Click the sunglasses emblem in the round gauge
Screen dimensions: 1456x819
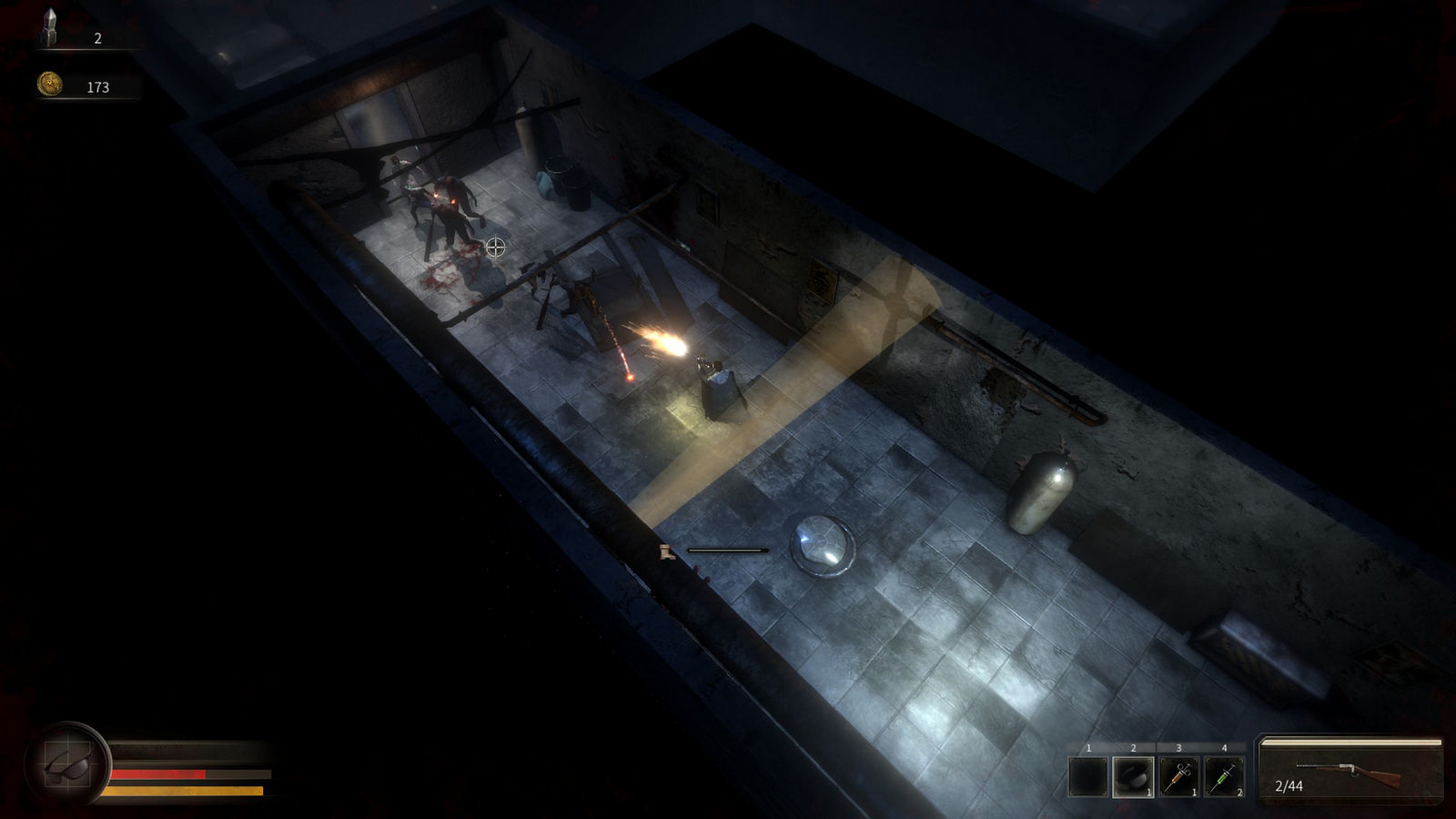69,763
